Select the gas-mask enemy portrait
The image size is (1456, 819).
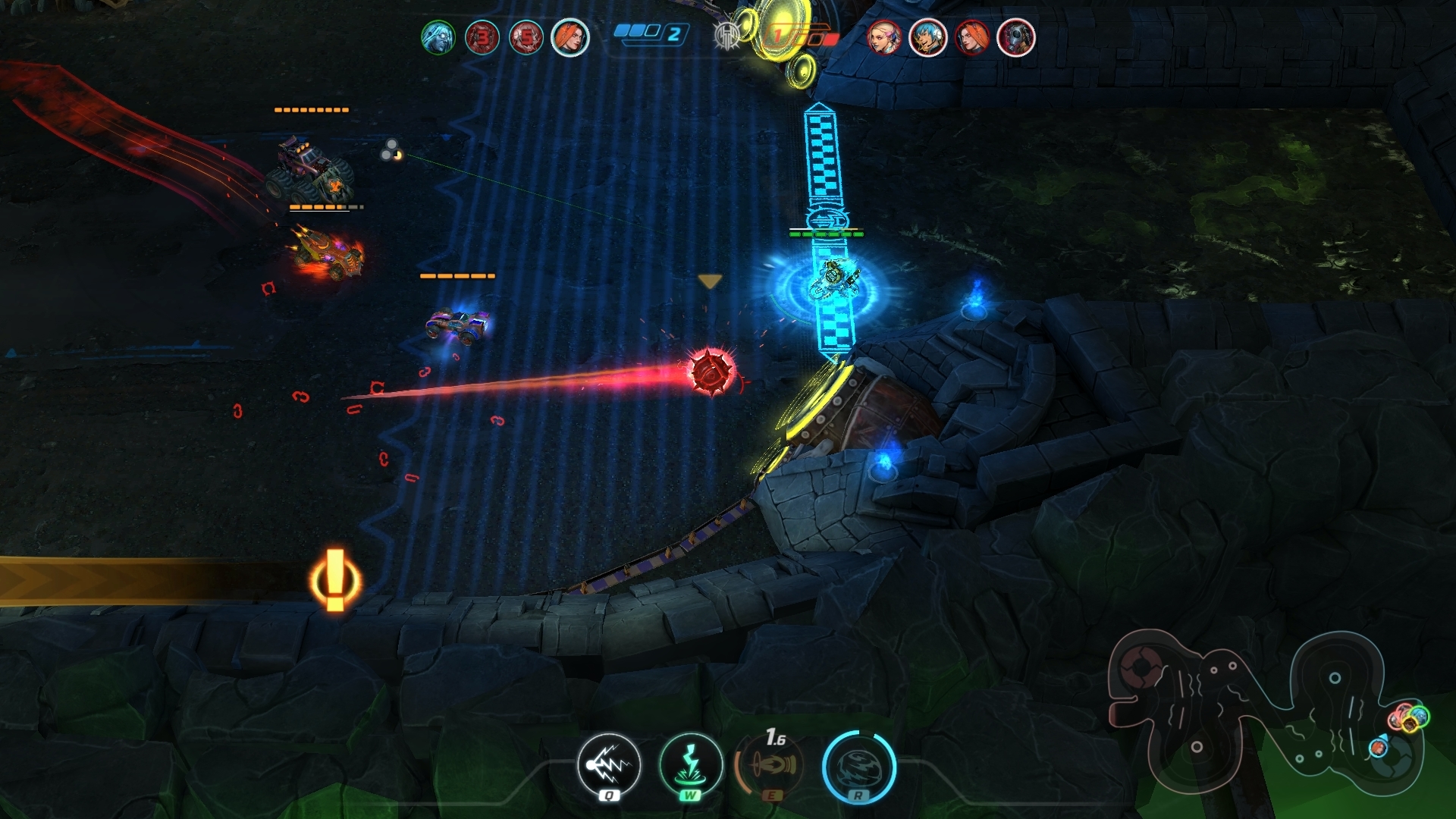[x=1016, y=37]
